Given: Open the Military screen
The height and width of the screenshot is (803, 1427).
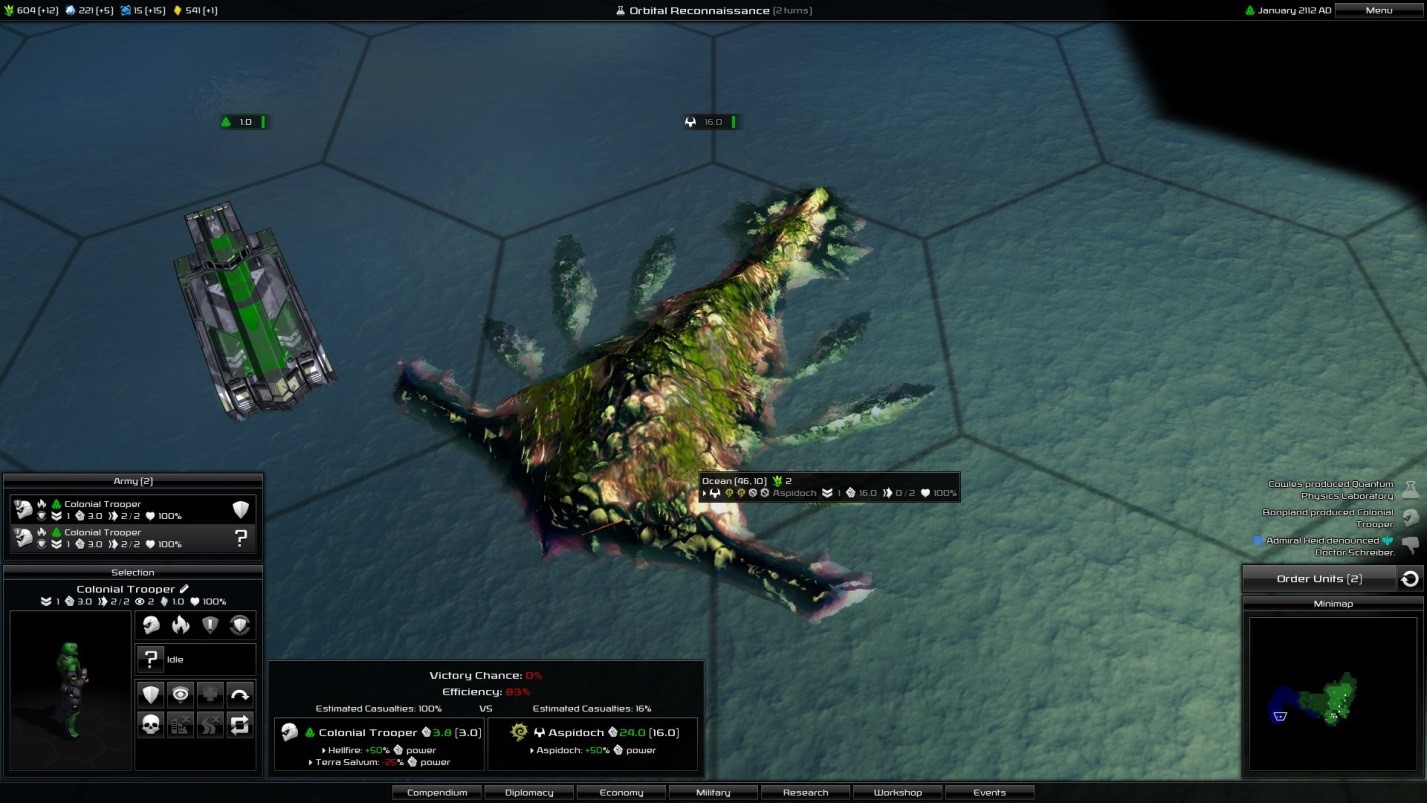Looking at the screenshot, I should [x=713, y=792].
